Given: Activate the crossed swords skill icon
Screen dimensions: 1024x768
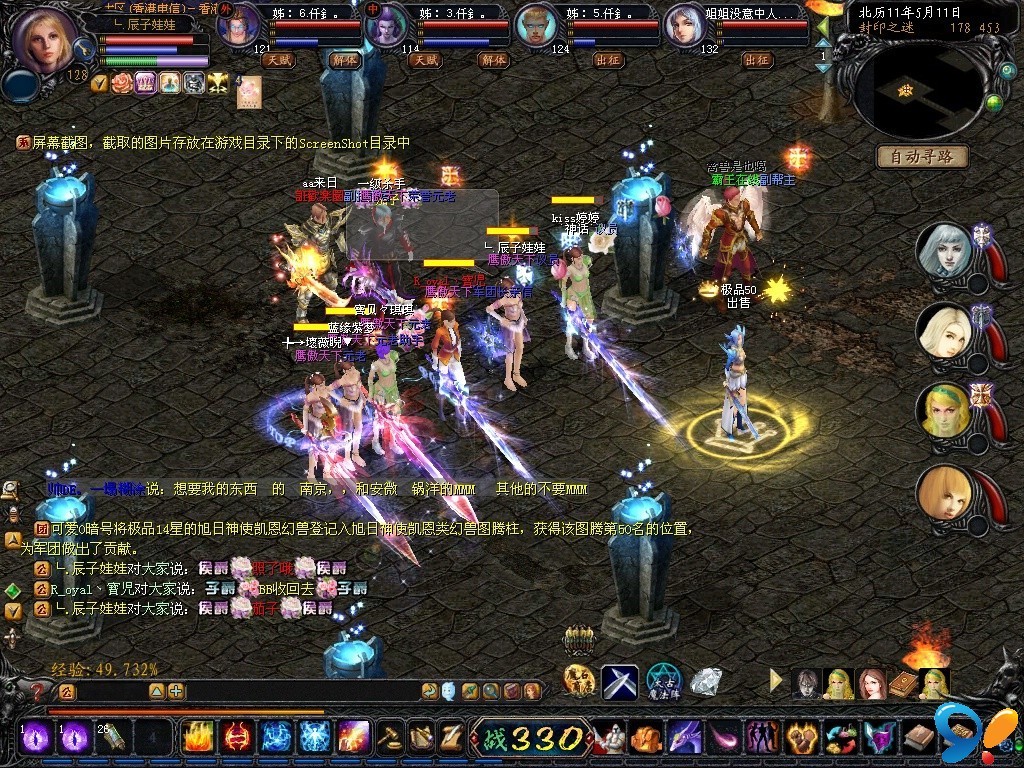Looking at the screenshot, I should click(620, 681).
